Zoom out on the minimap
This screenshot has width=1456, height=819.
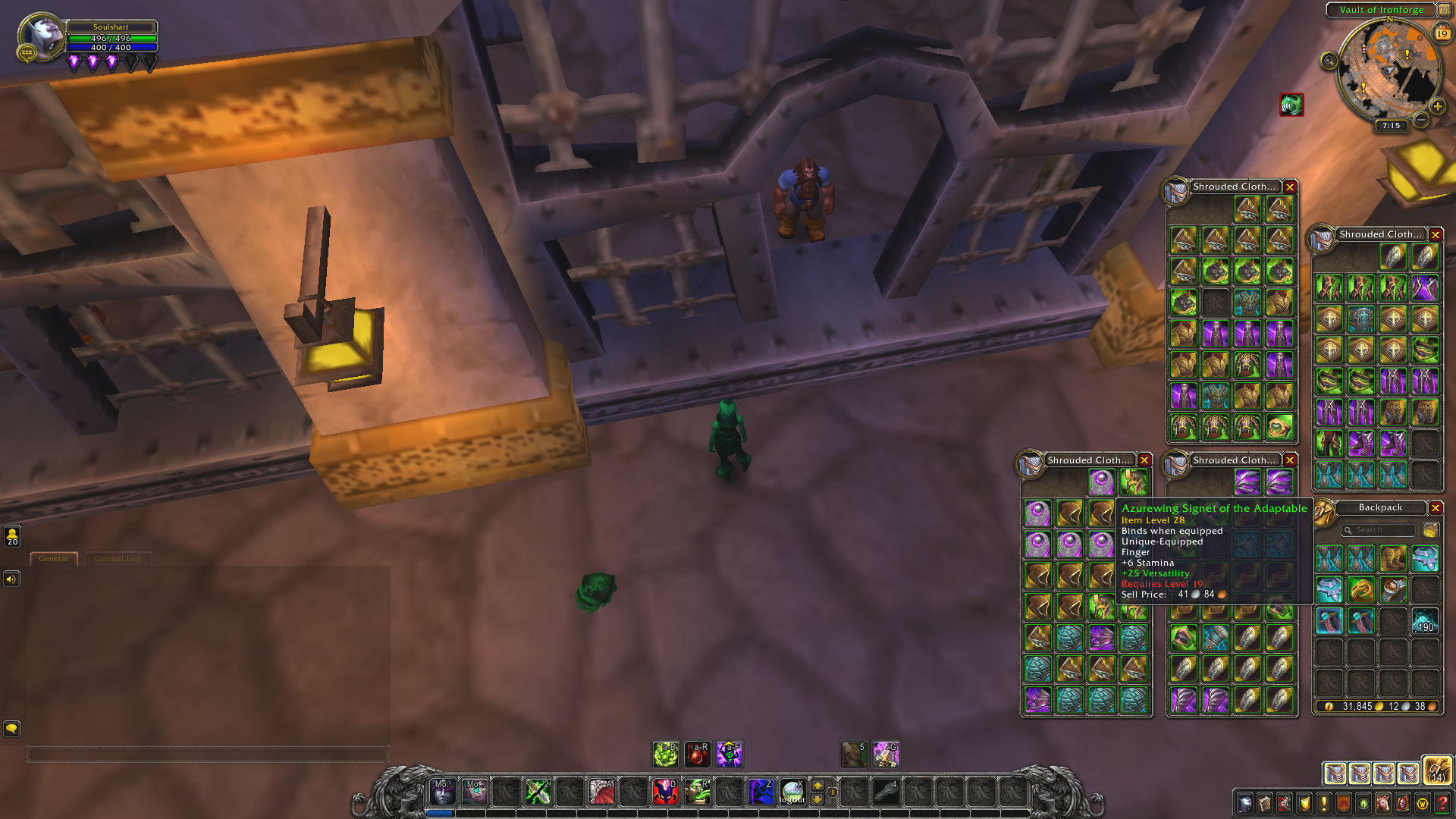click(x=1422, y=120)
